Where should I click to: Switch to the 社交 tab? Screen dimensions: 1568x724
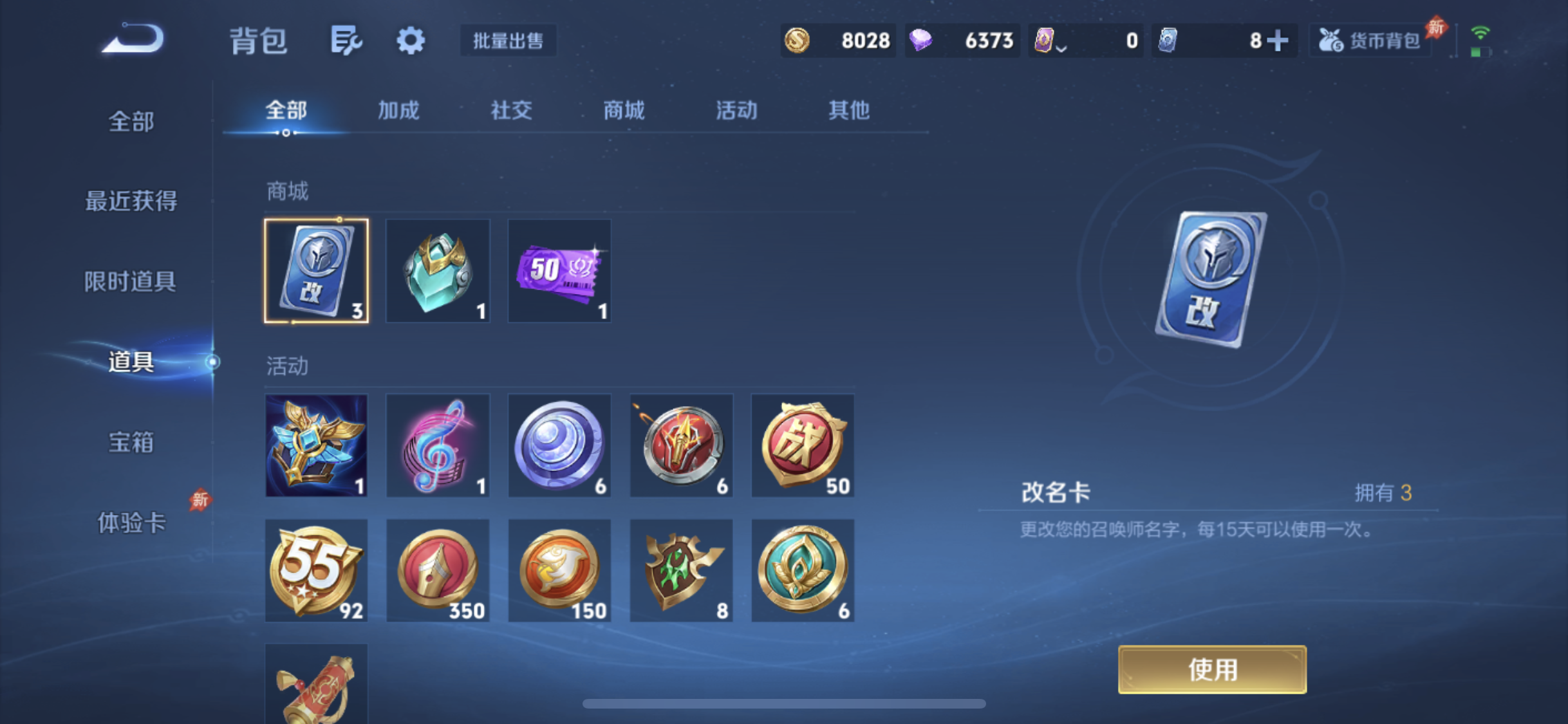click(x=510, y=110)
